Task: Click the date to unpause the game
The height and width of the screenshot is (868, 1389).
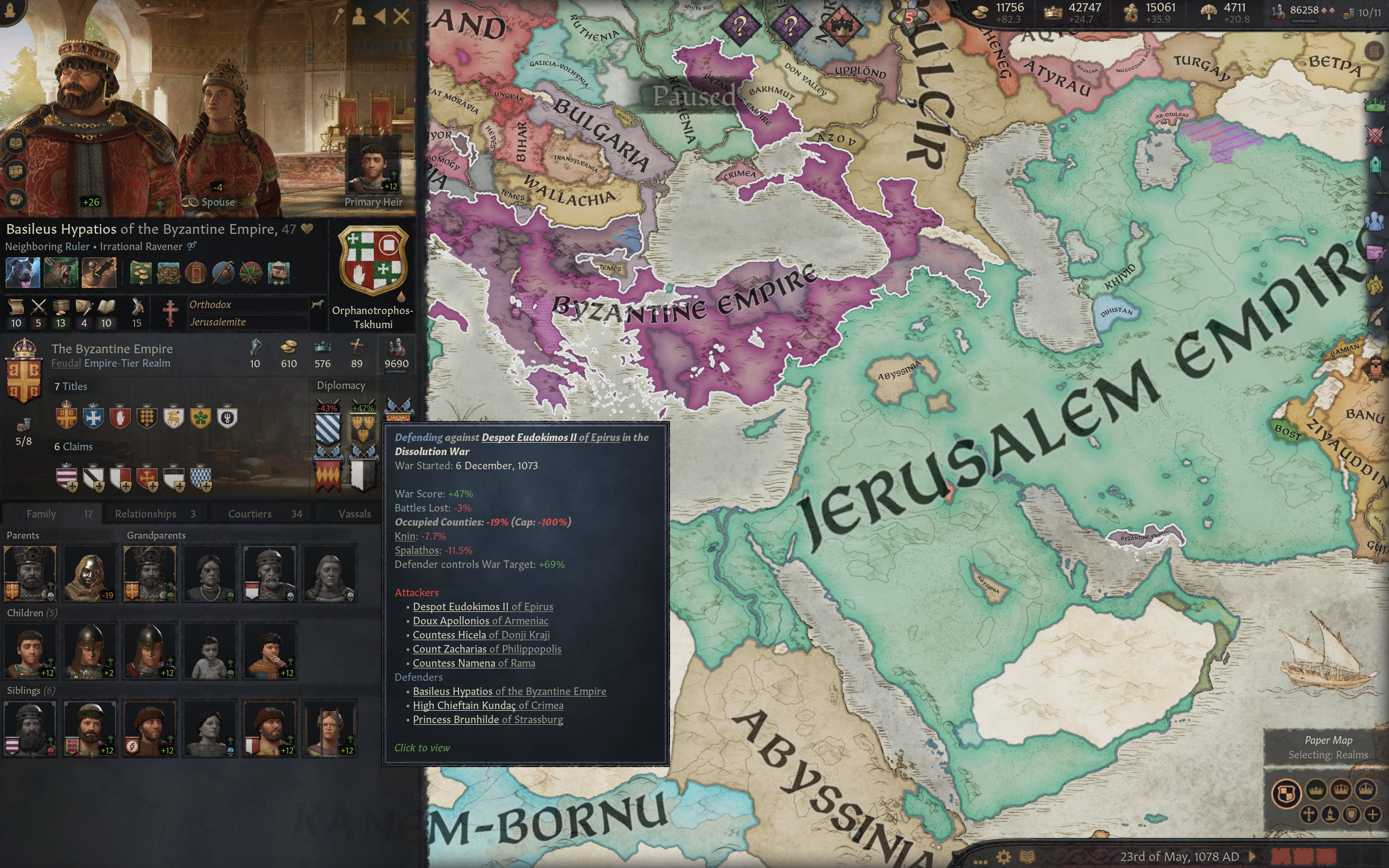Action: (x=1179, y=857)
